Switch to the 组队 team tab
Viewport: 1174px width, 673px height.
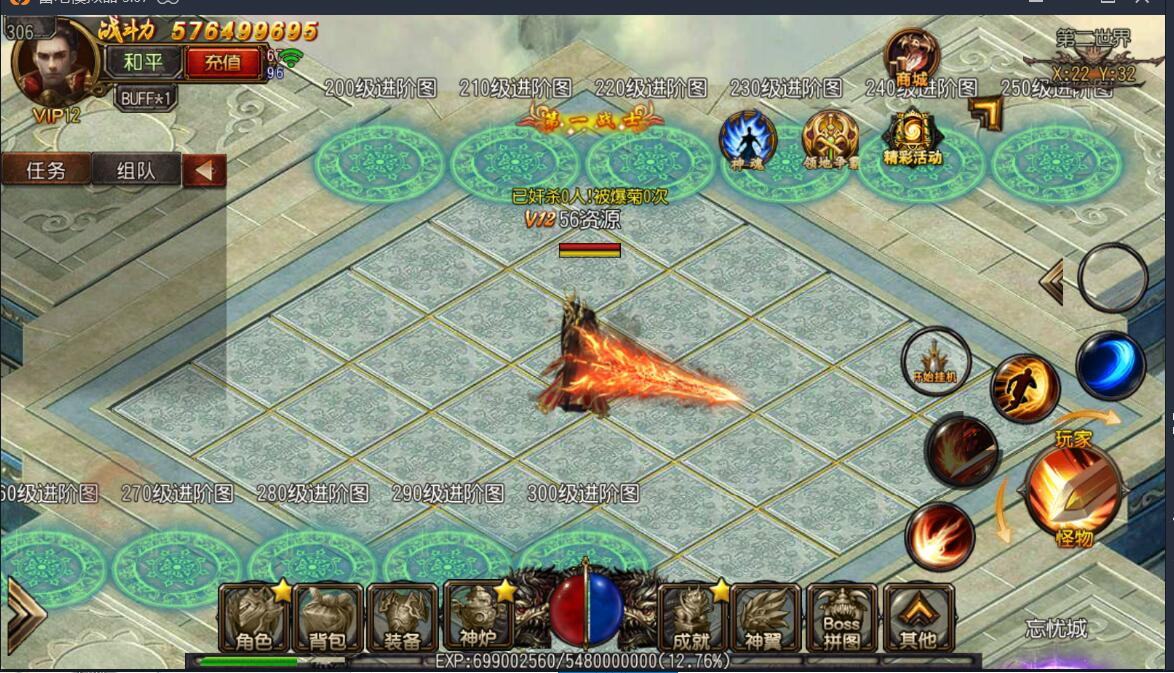click(x=136, y=170)
